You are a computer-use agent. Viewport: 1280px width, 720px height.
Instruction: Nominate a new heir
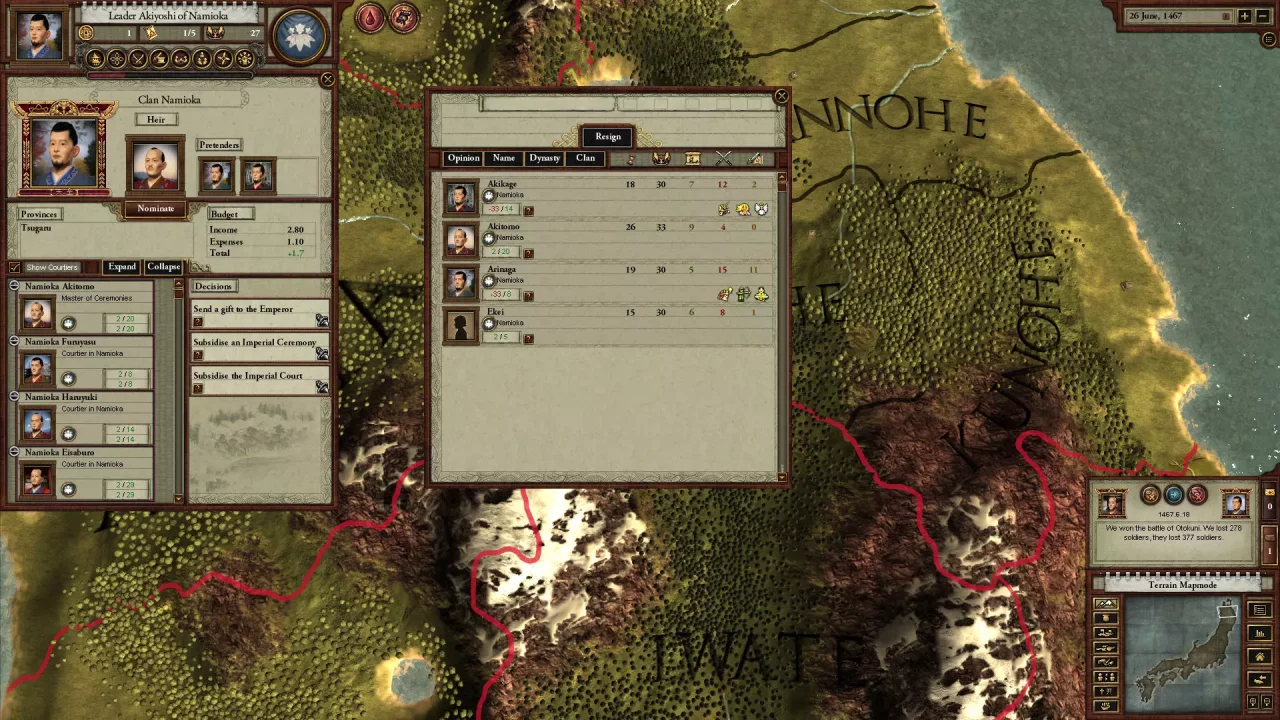click(x=155, y=209)
